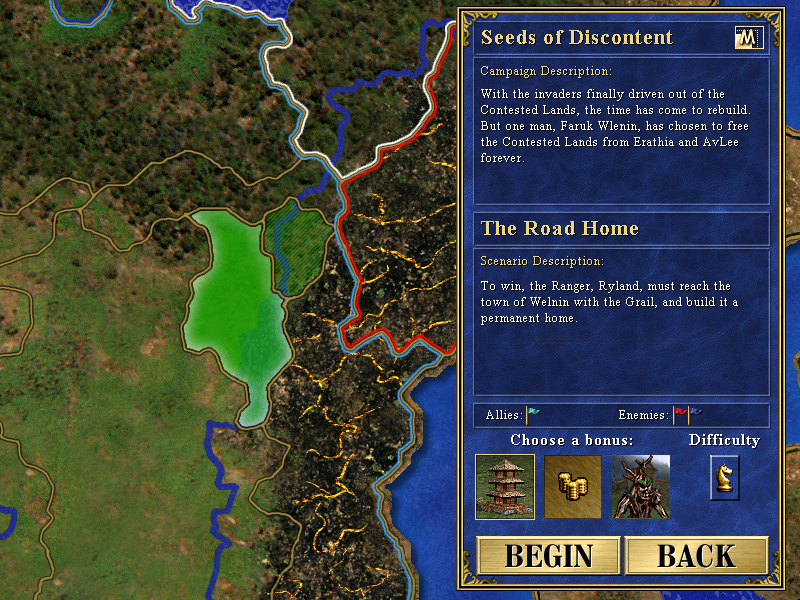Go back with the BACK button
This screenshot has height=600, width=800.
[x=696, y=556]
